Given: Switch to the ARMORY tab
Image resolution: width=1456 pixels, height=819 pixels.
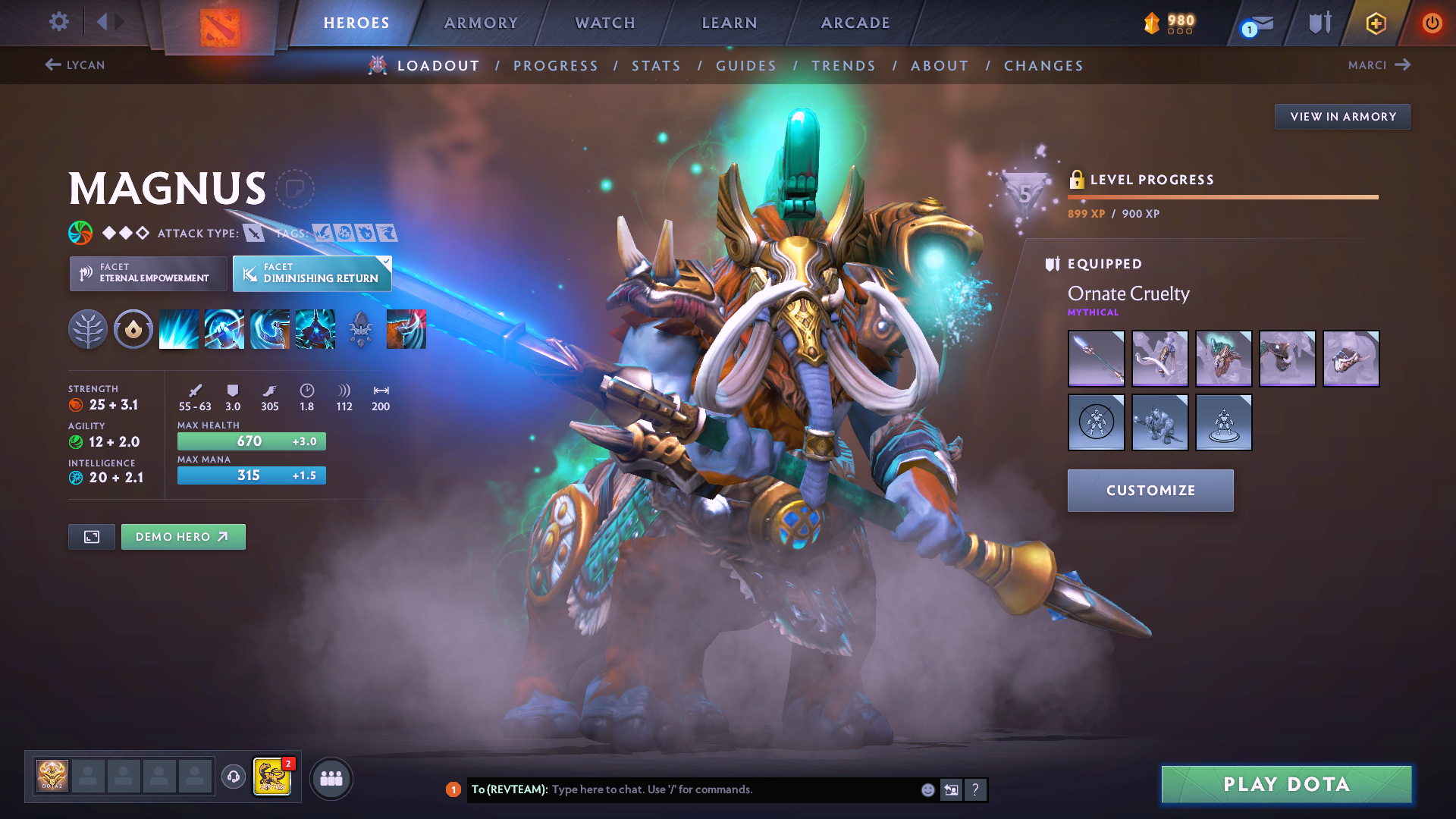Looking at the screenshot, I should [x=481, y=23].
